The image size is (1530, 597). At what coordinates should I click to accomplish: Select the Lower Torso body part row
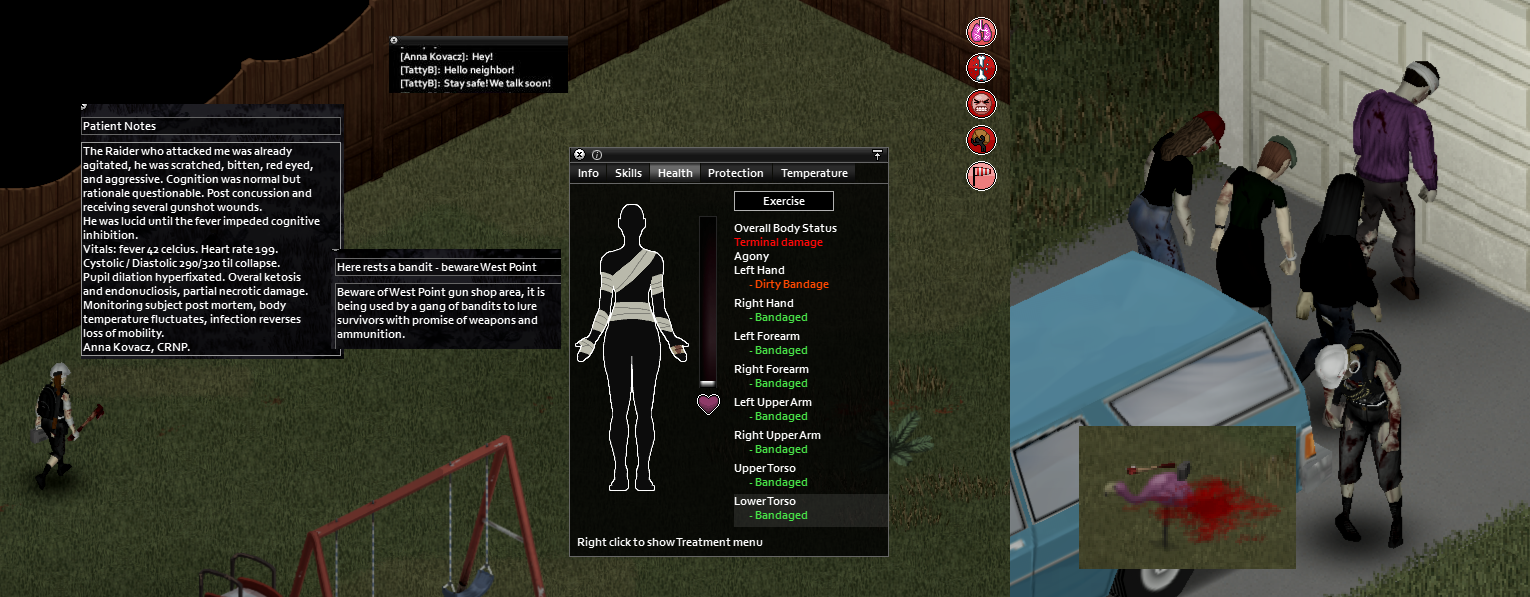tap(810, 509)
